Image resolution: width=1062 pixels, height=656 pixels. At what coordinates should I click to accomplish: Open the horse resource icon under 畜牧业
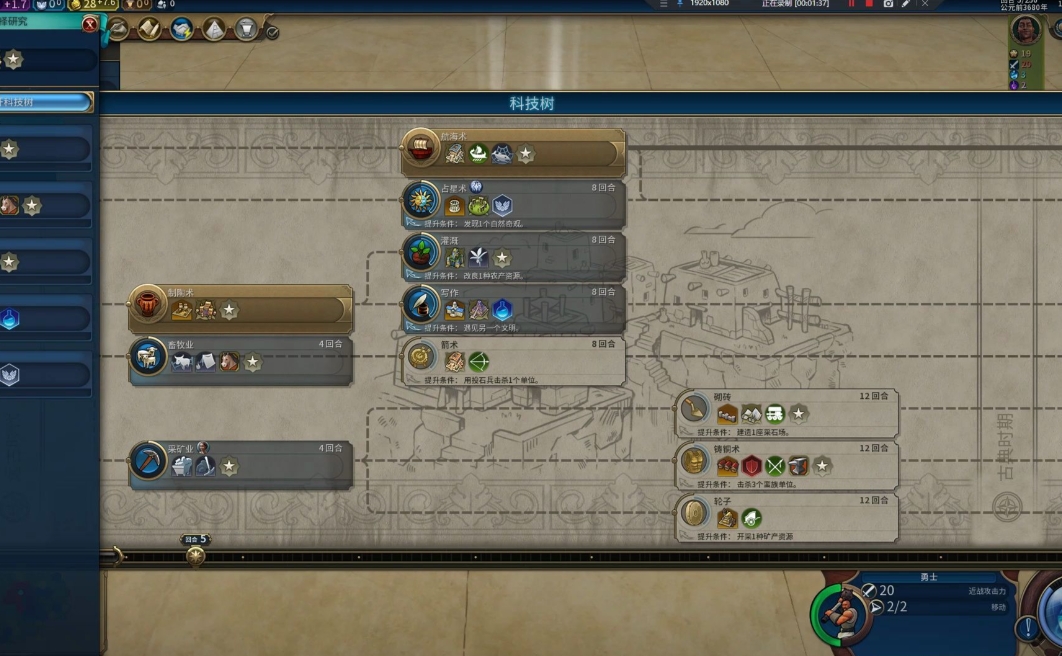pos(230,362)
